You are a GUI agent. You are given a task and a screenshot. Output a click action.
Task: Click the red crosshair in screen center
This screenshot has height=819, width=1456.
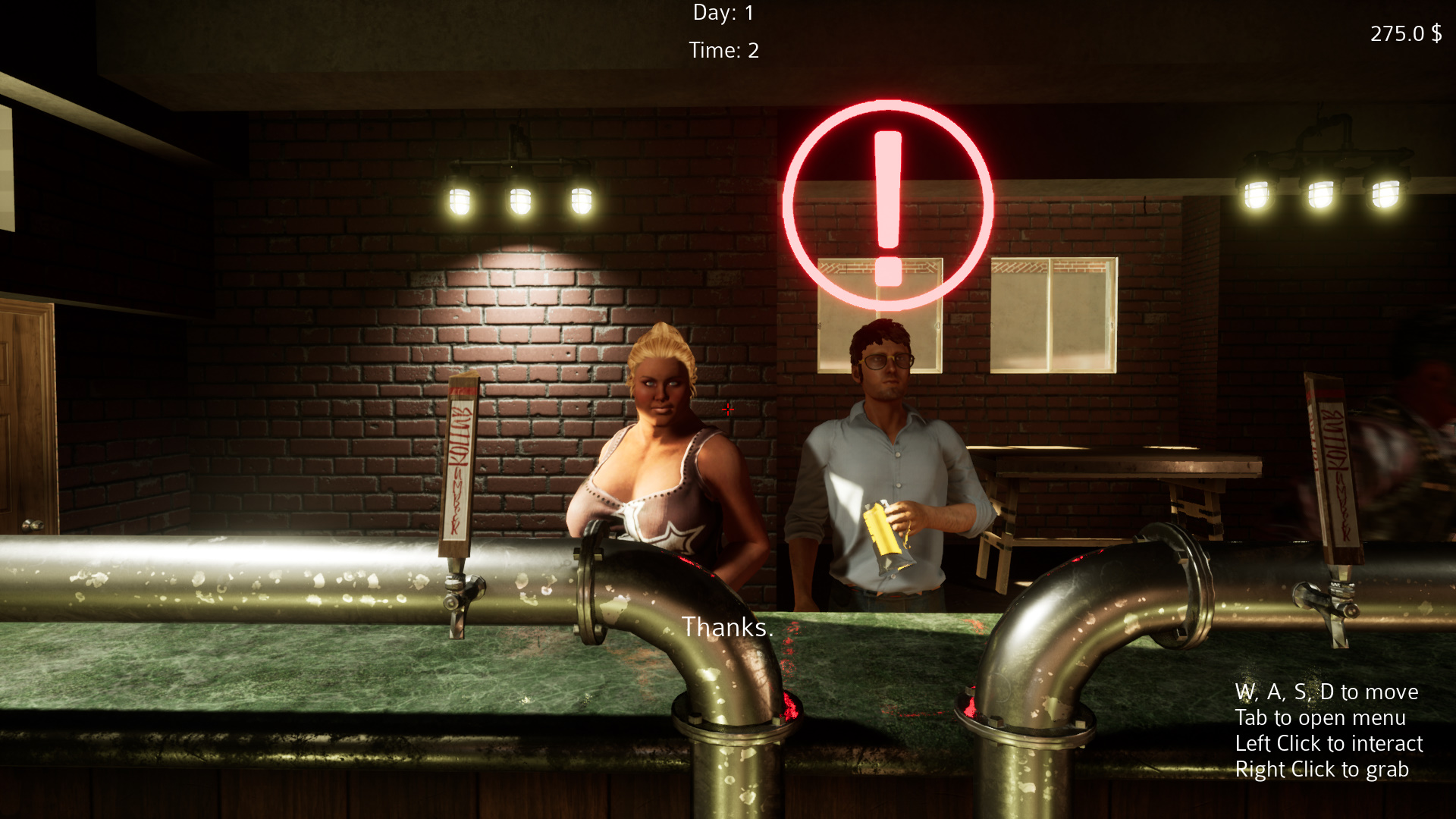[728, 409]
